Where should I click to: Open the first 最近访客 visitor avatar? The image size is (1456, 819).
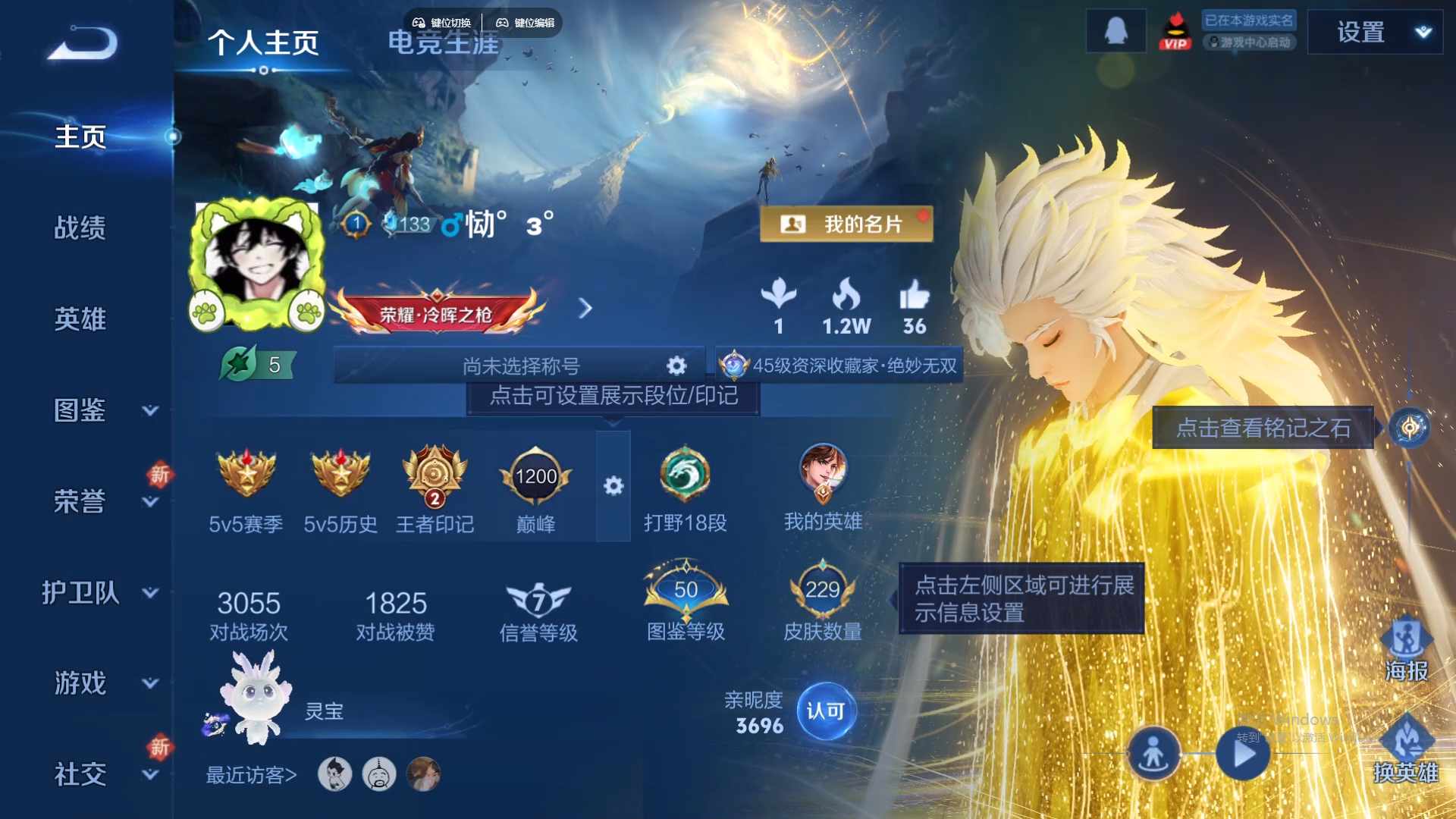tap(336, 775)
